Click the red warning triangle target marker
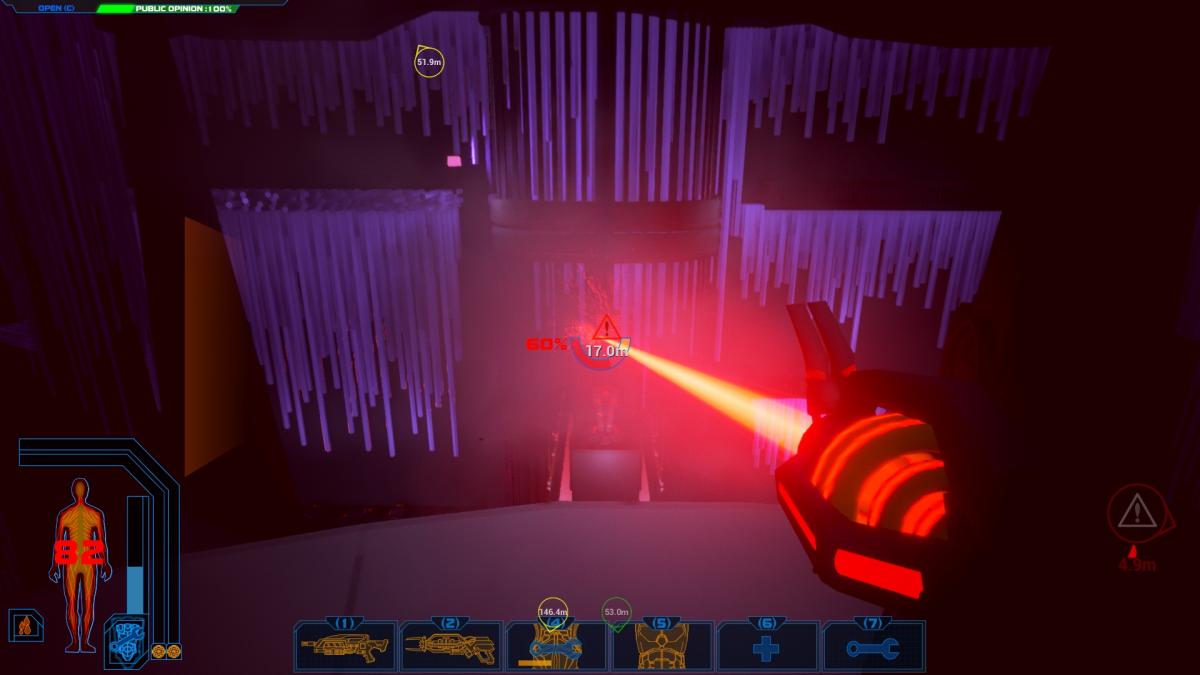This screenshot has height=675, width=1200. pyautogui.click(x=605, y=328)
